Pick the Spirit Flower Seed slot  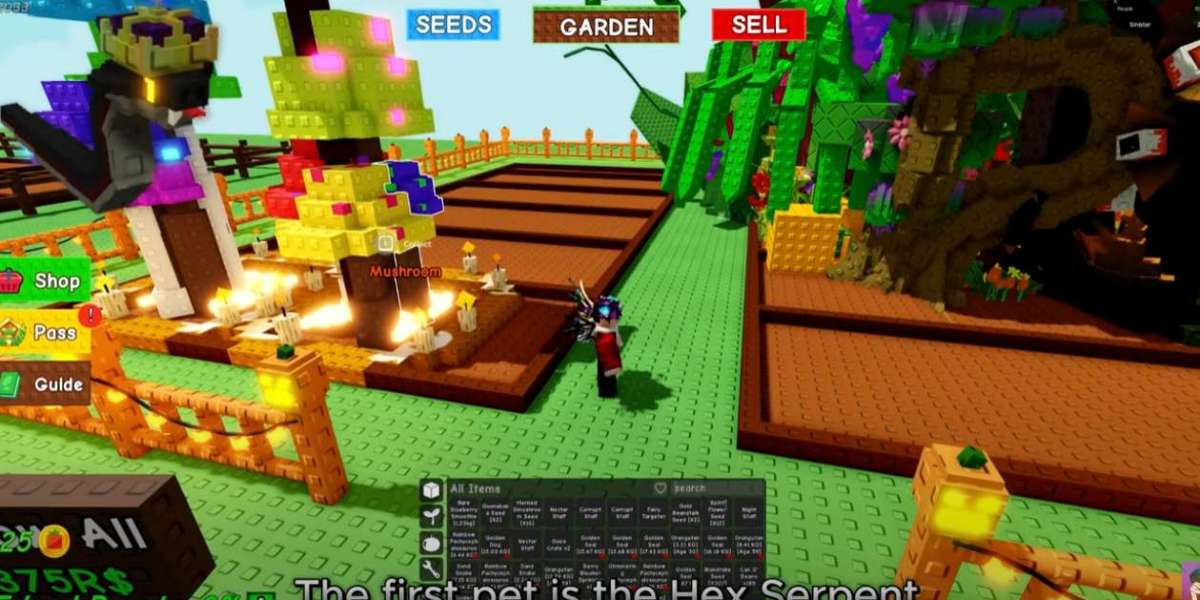tap(716, 513)
